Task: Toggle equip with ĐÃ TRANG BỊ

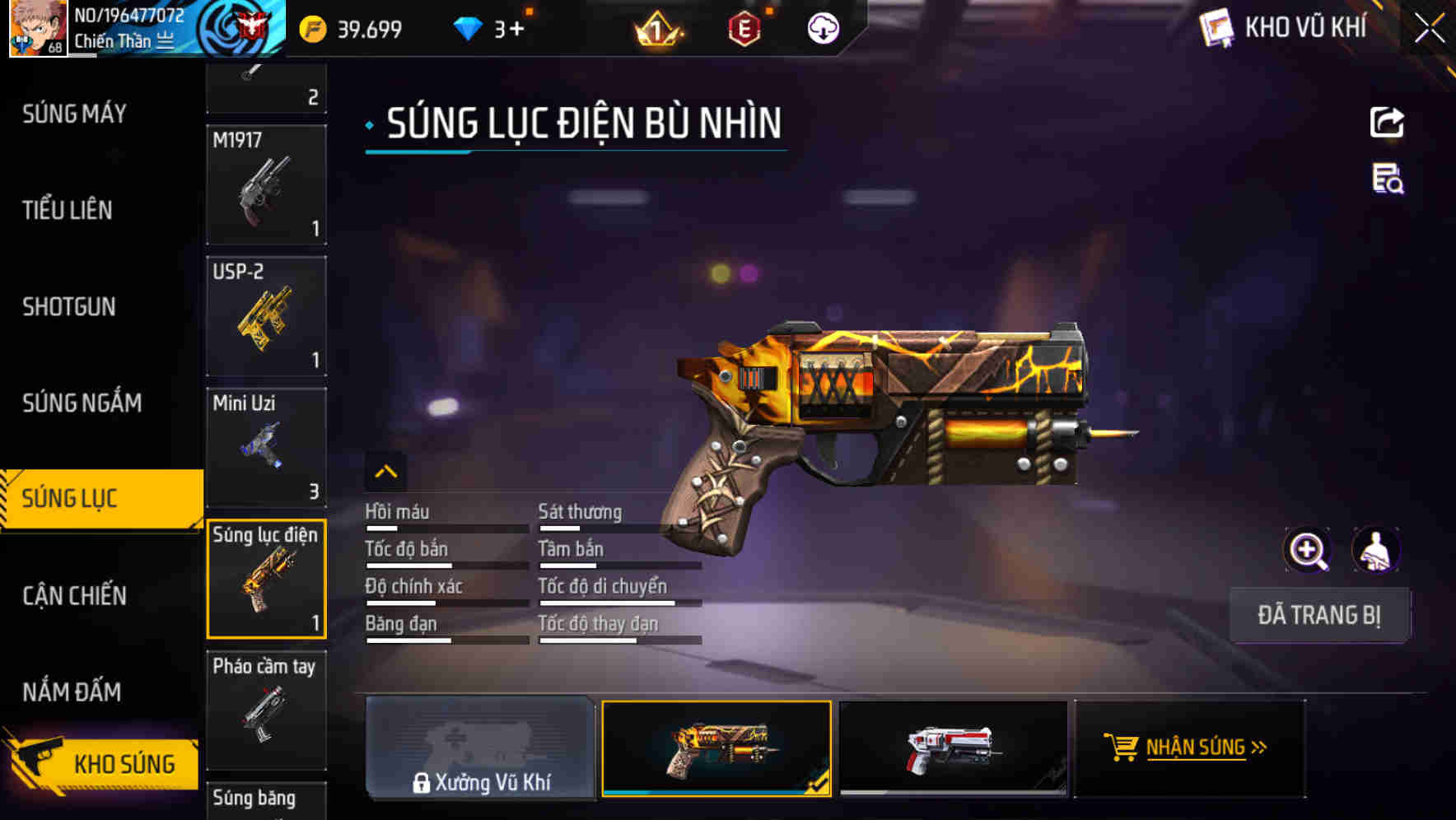Action: tap(1320, 615)
